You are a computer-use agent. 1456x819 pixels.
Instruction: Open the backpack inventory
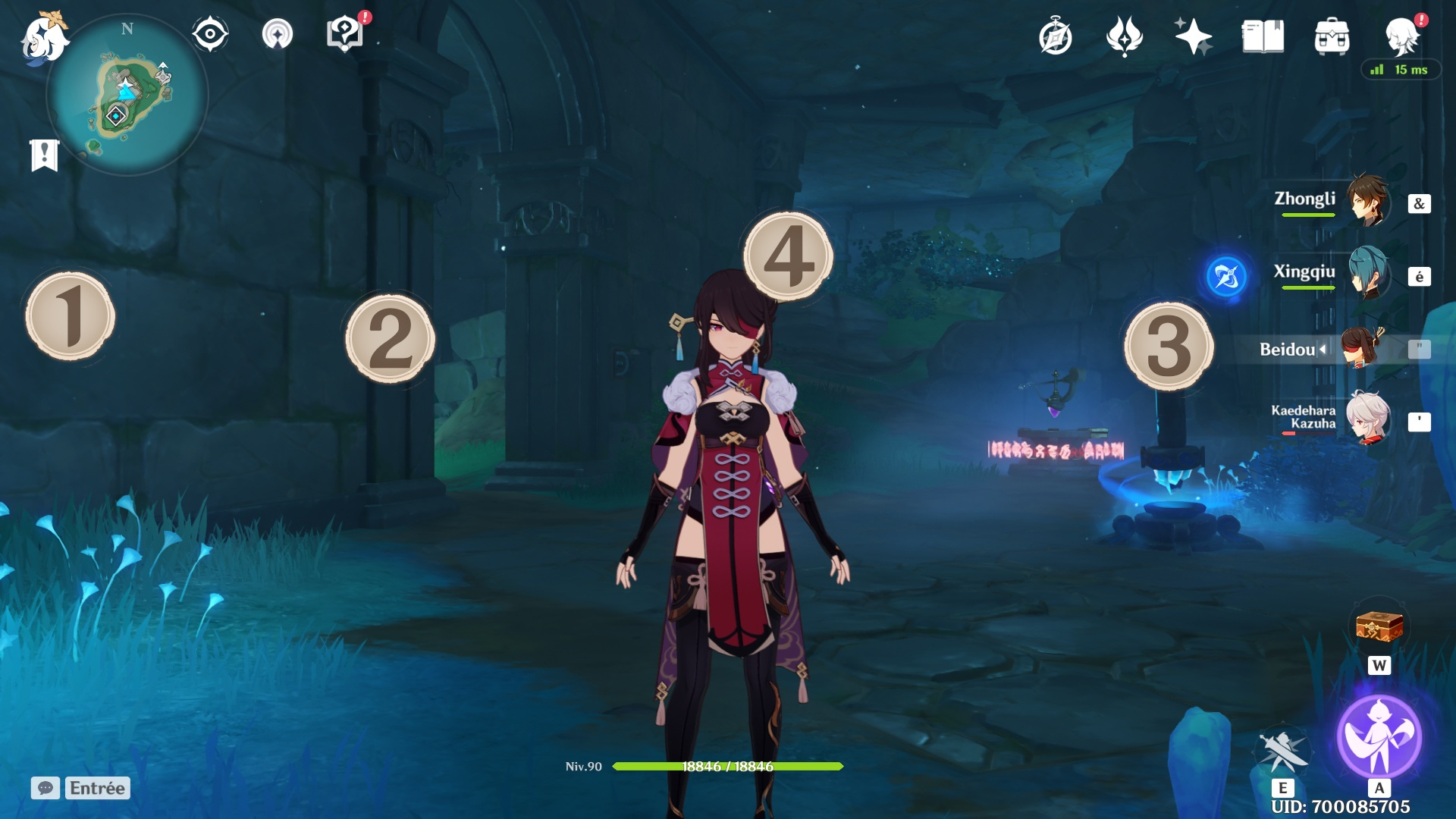click(x=1332, y=36)
